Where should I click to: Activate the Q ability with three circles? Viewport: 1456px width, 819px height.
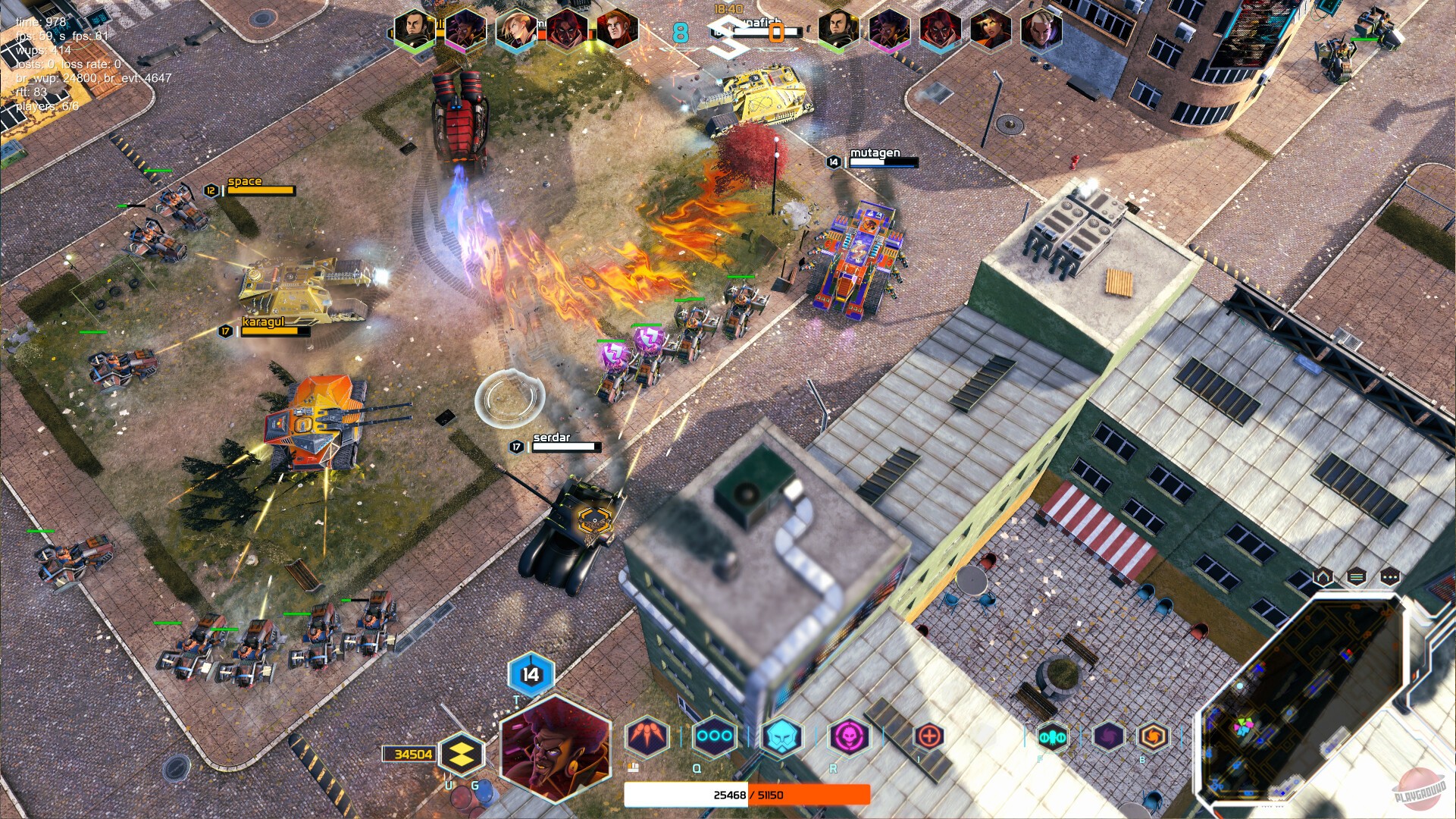[713, 735]
